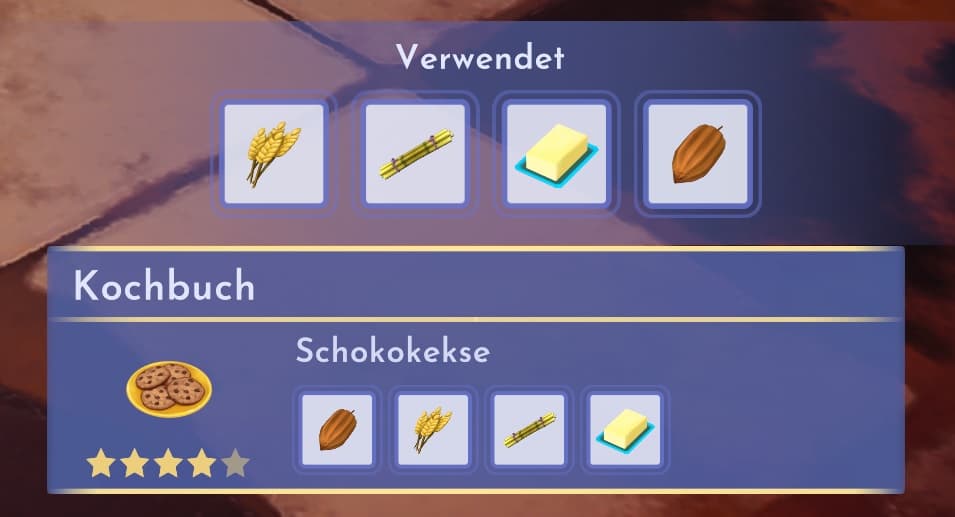Choose the sugarcane ingredient in Schokokekse recipe
The width and height of the screenshot is (955, 517).
click(x=529, y=430)
